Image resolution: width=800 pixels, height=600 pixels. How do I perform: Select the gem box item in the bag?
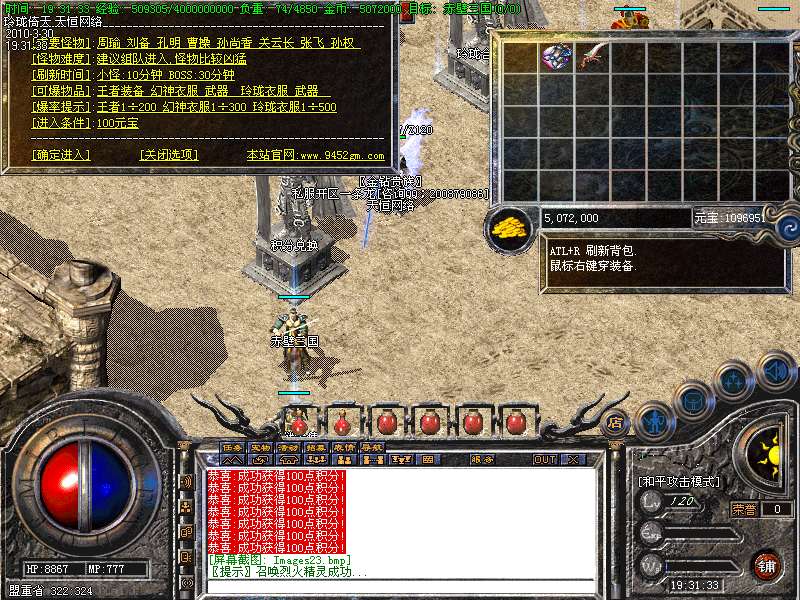pos(556,57)
